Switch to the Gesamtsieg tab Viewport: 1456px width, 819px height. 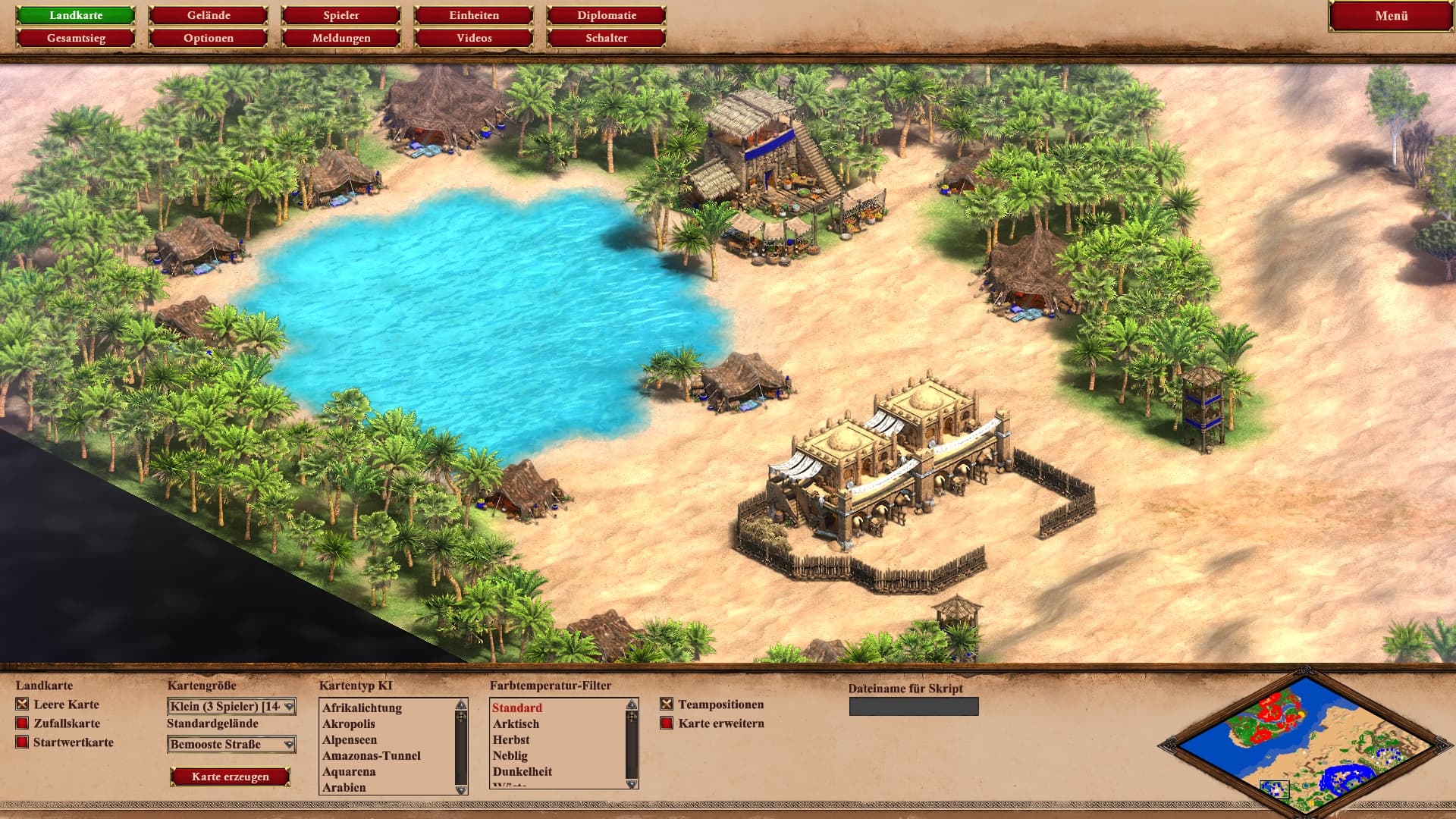click(x=76, y=38)
